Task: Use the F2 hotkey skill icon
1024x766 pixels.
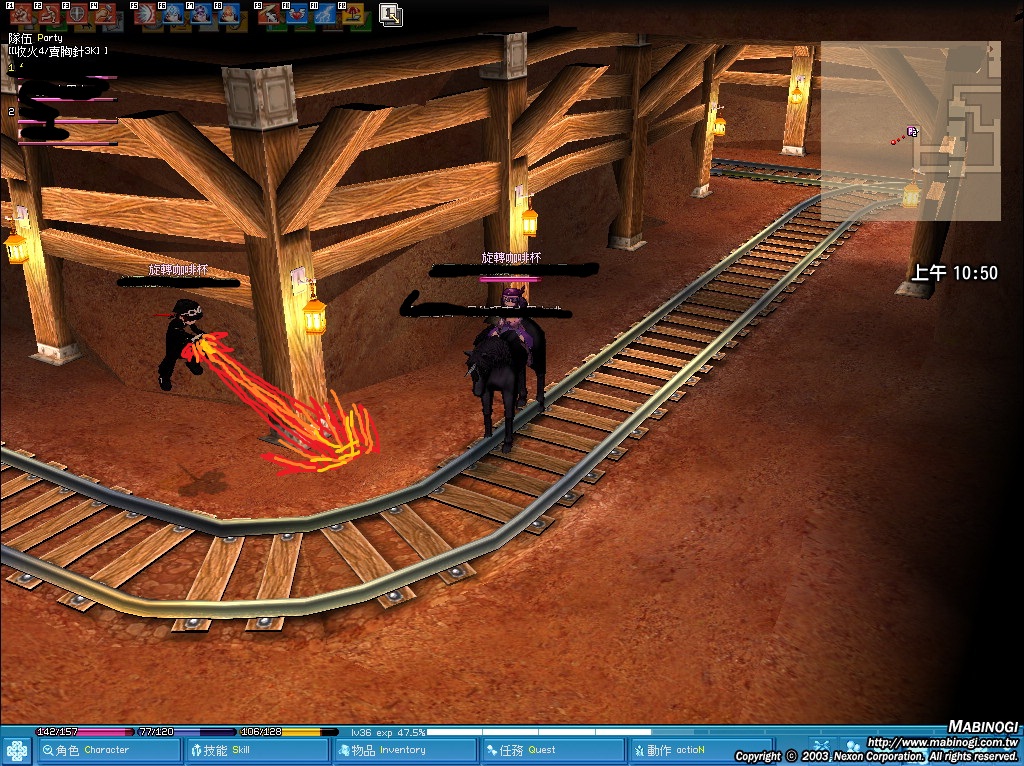Action: coord(48,14)
